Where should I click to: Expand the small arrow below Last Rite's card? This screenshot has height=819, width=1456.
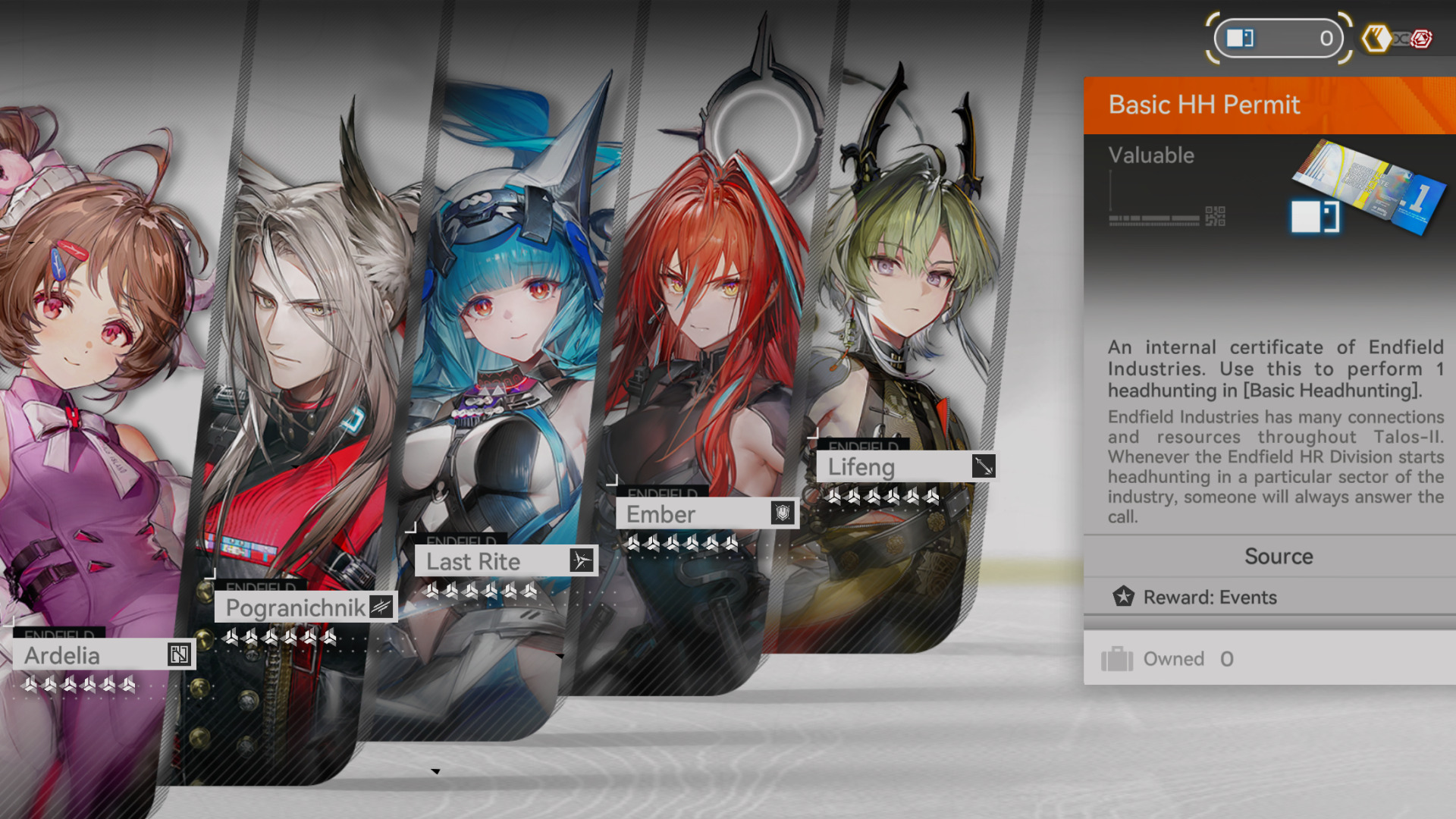pos(437,770)
